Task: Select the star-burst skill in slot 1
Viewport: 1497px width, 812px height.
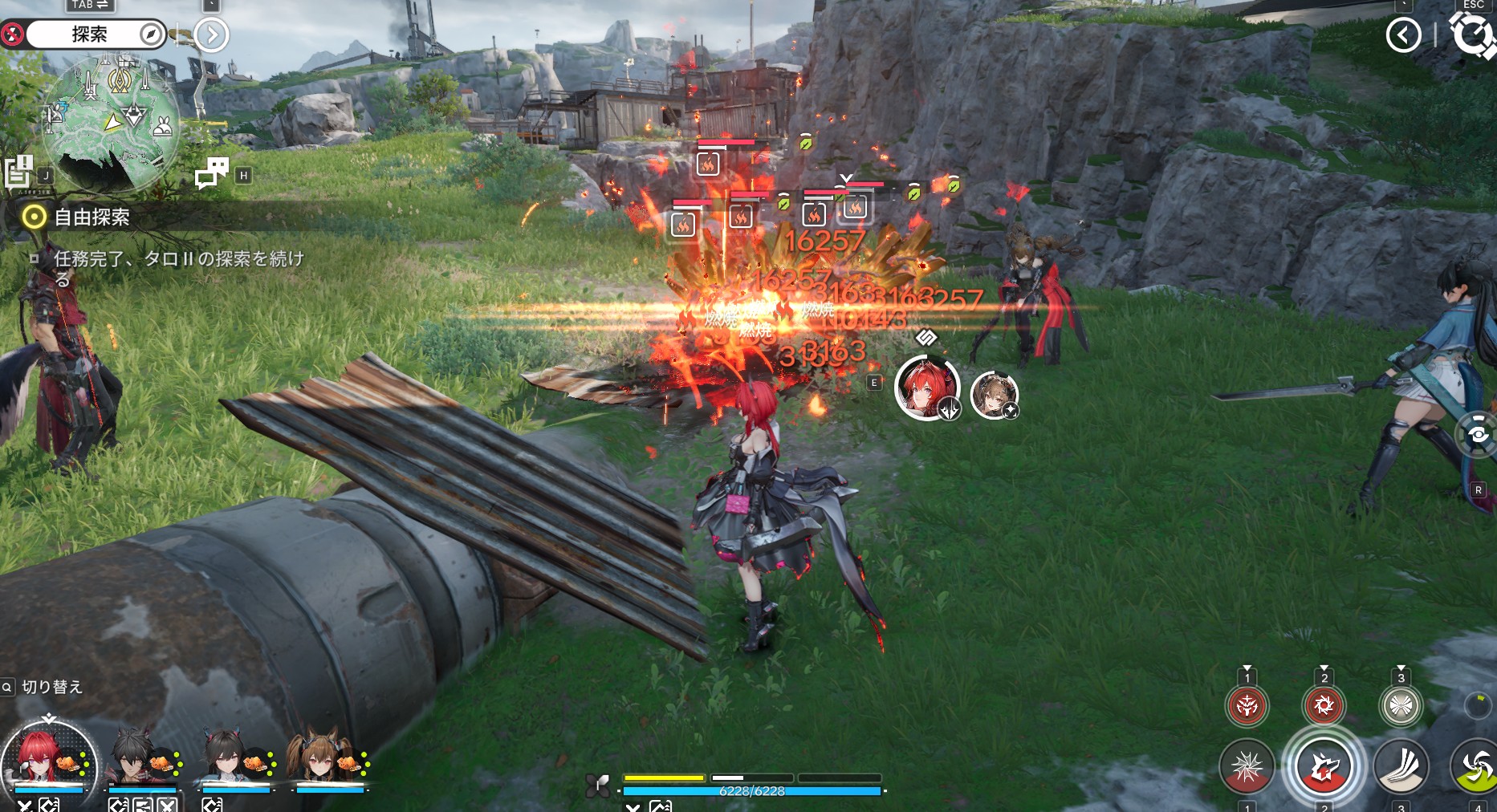Action: (x=1247, y=766)
